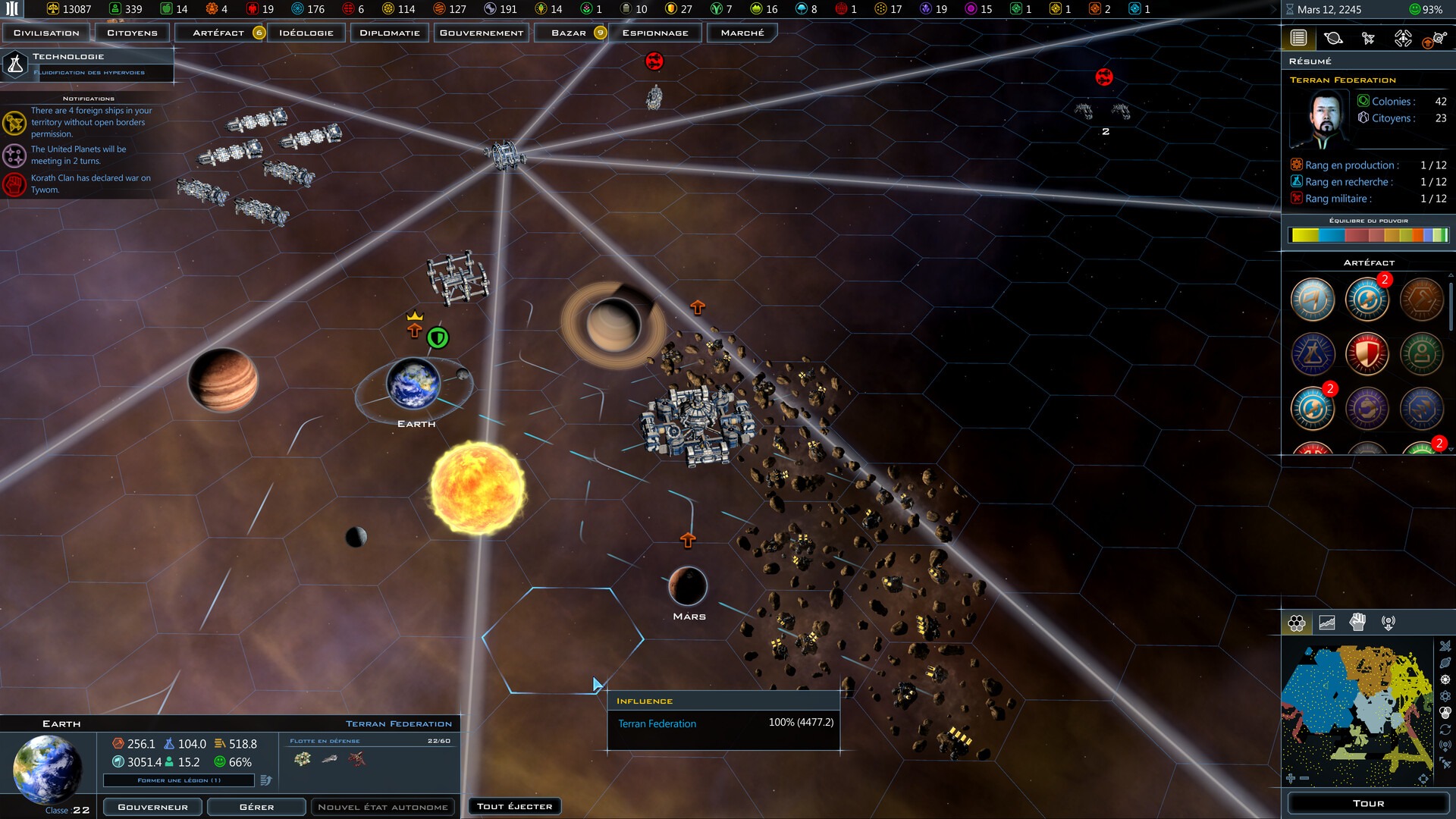
Task: Open the Idéologie menu
Action: tap(306, 33)
